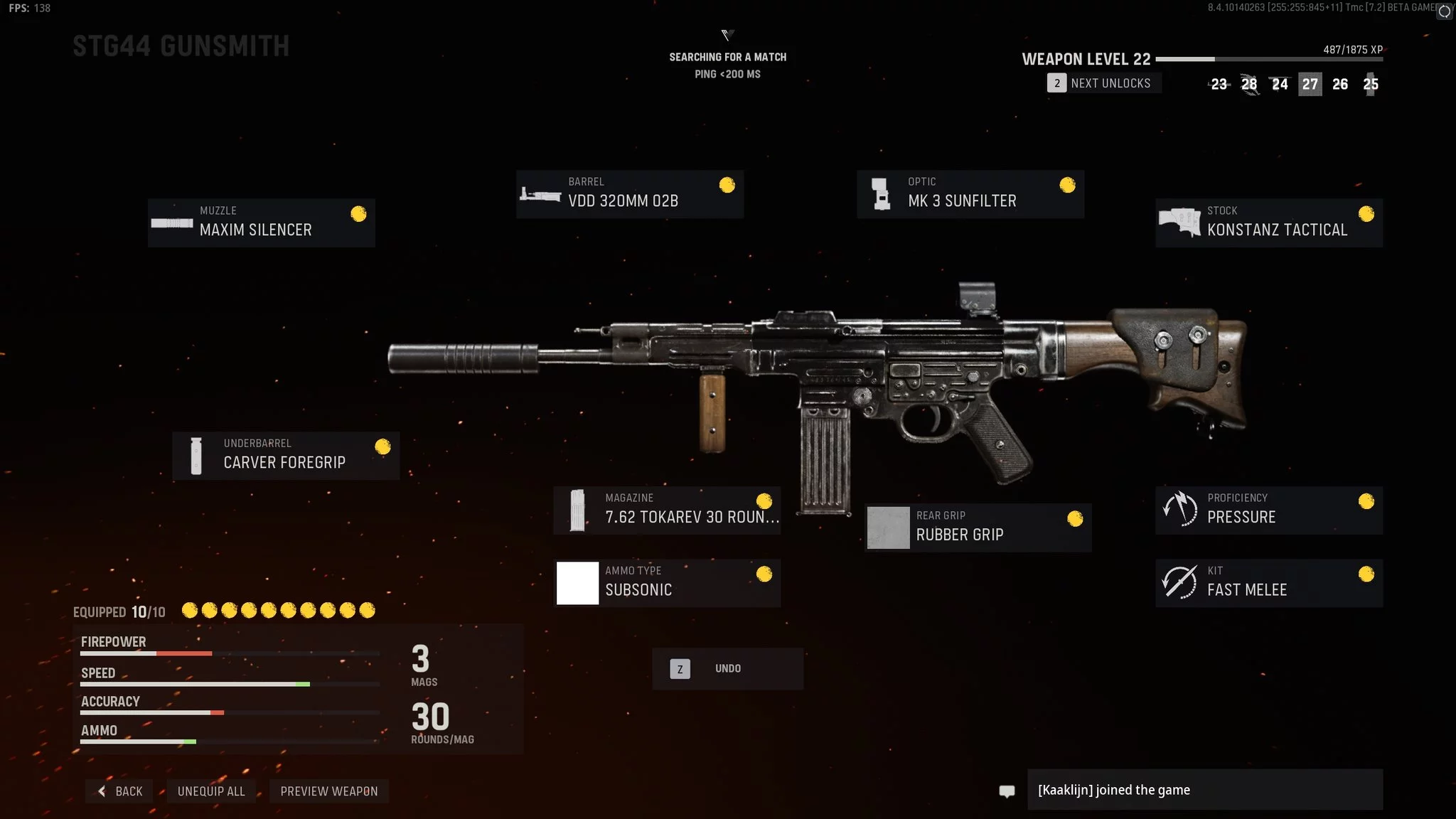Screen dimensions: 1456x819
Task: Select the Barrel VDD 320MM 02B slot
Action: click(x=629, y=194)
